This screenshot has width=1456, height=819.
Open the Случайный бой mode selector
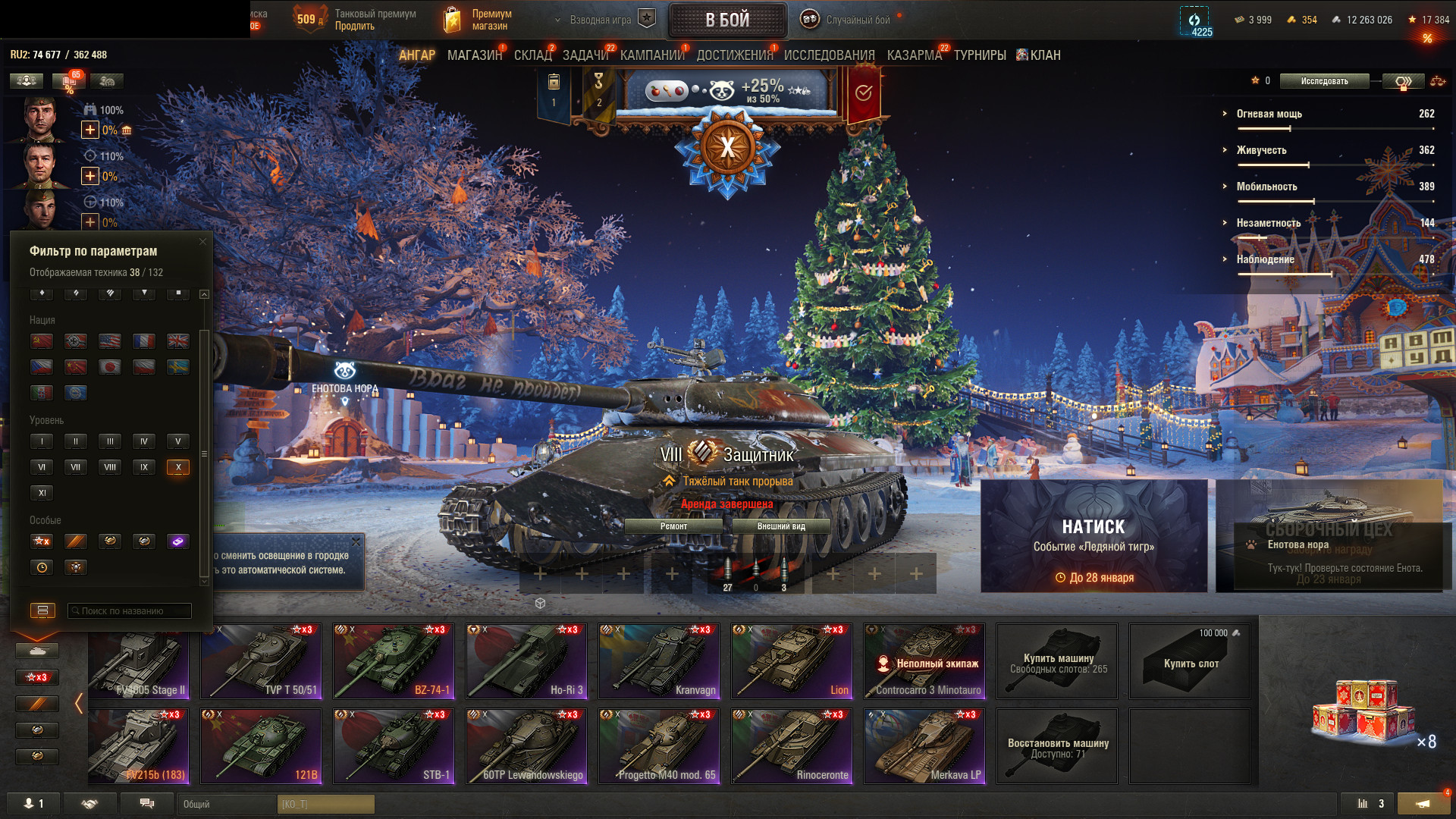tap(857, 20)
